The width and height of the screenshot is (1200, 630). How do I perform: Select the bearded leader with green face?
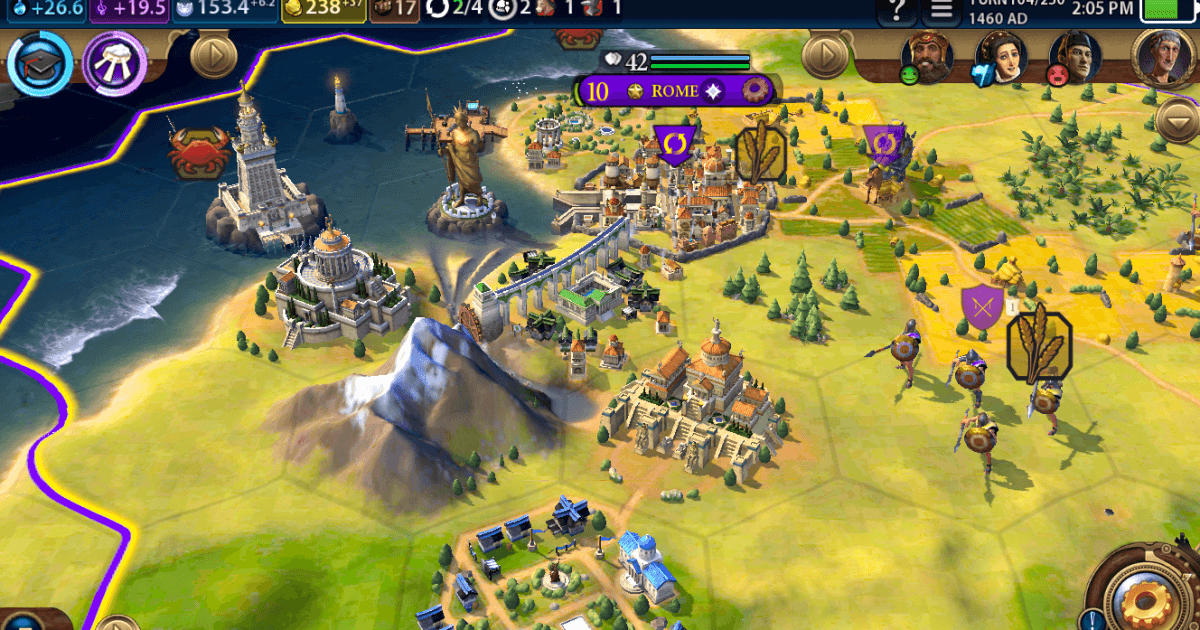[x=927, y=57]
